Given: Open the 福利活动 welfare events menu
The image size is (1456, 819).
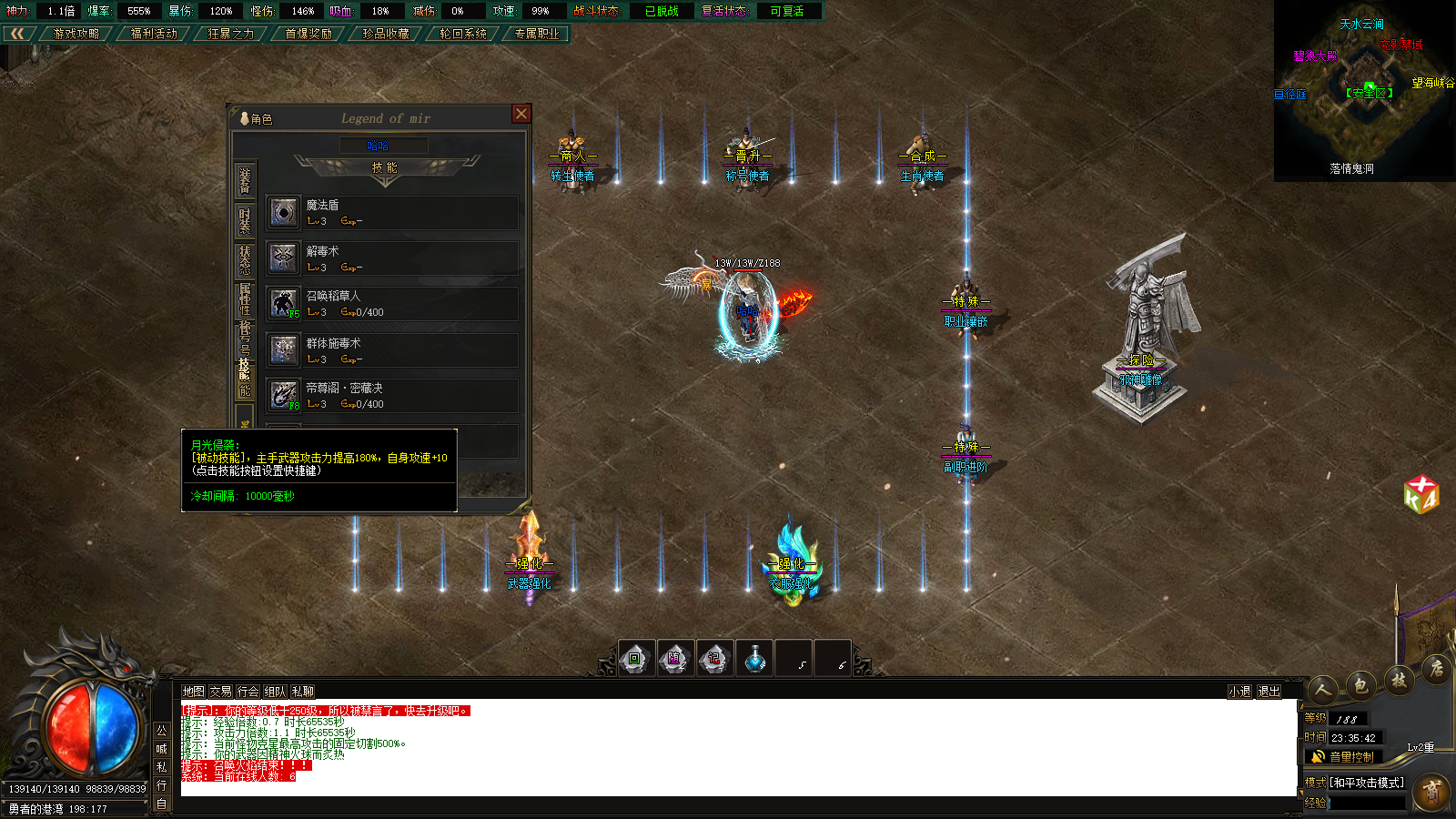Looking at the screenshot, I should (x=154, y=34).
